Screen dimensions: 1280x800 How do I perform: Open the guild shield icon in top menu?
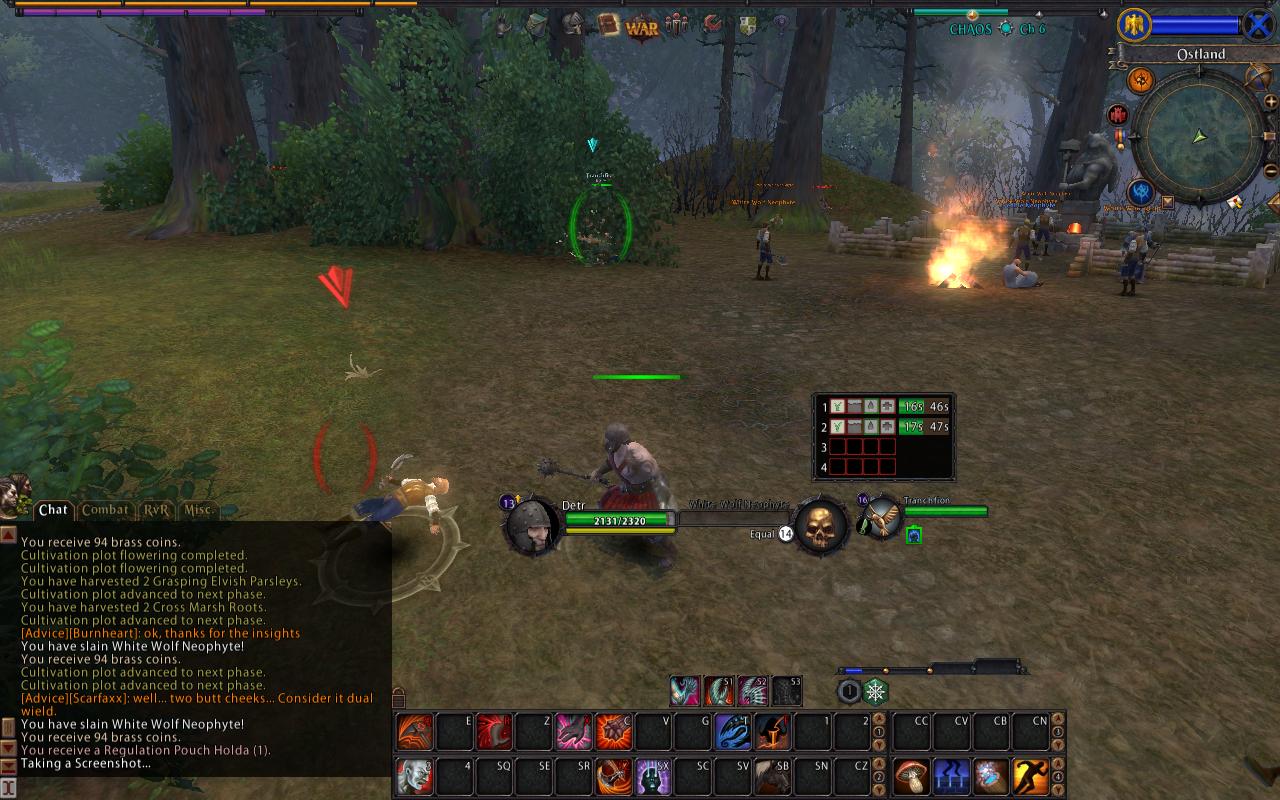click(x=747, y=25)
